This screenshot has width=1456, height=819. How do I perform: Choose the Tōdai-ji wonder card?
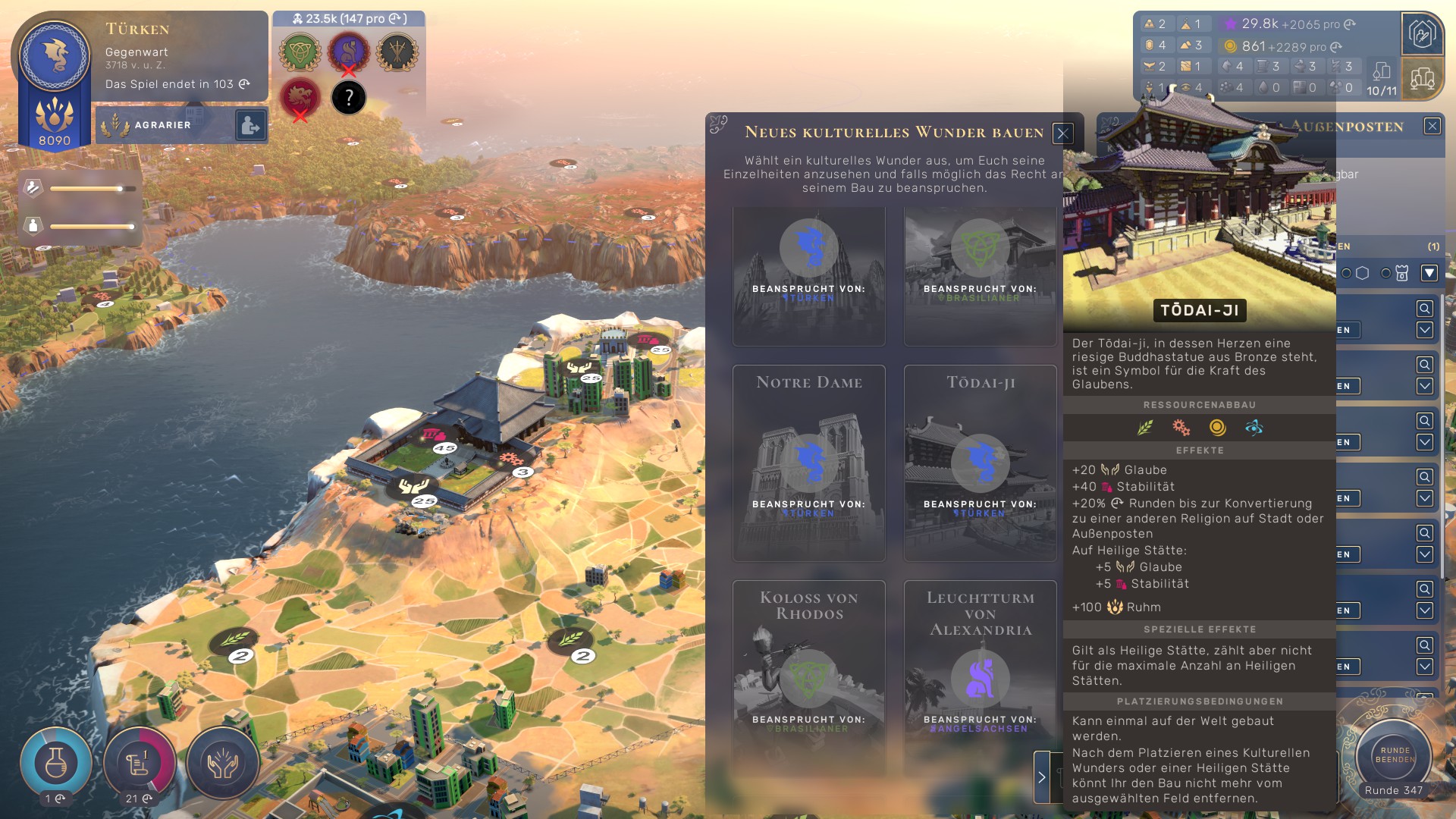click(x=980, y=463)
